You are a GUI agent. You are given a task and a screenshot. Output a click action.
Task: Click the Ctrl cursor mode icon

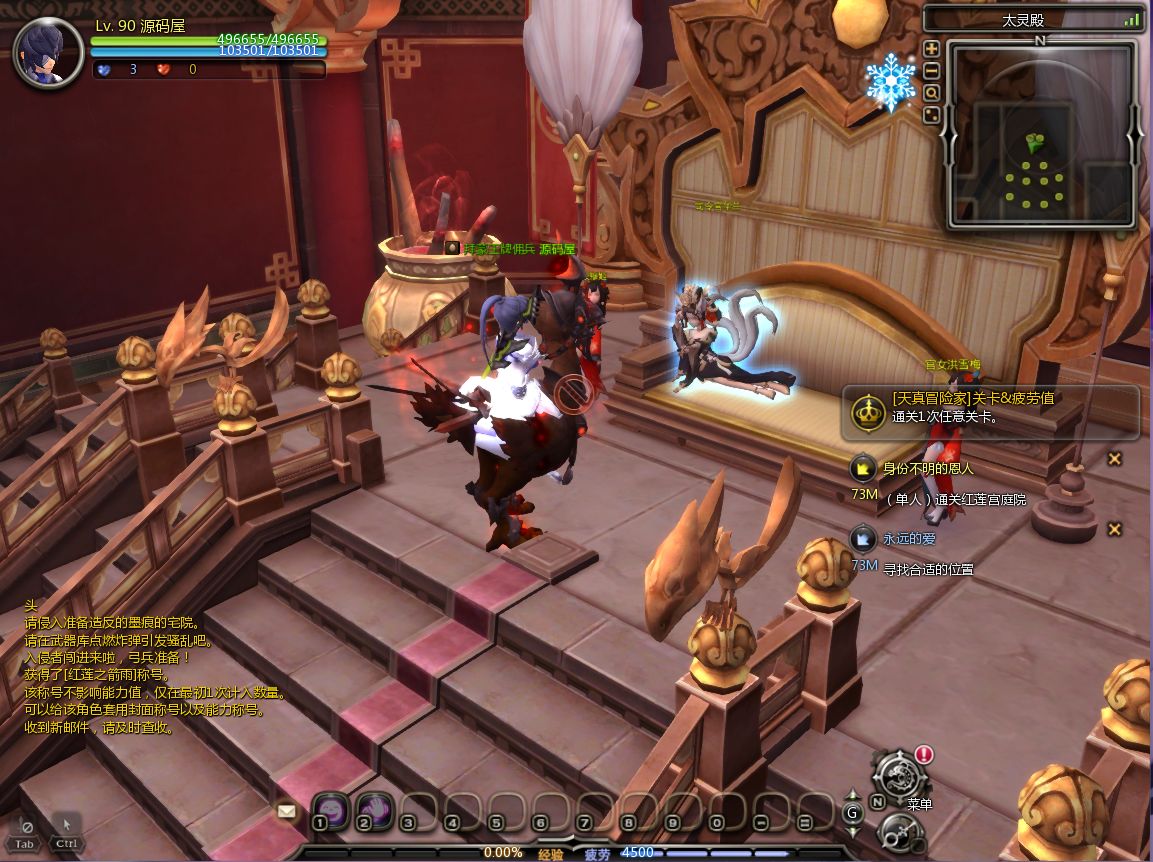click(x=66, y=831)
